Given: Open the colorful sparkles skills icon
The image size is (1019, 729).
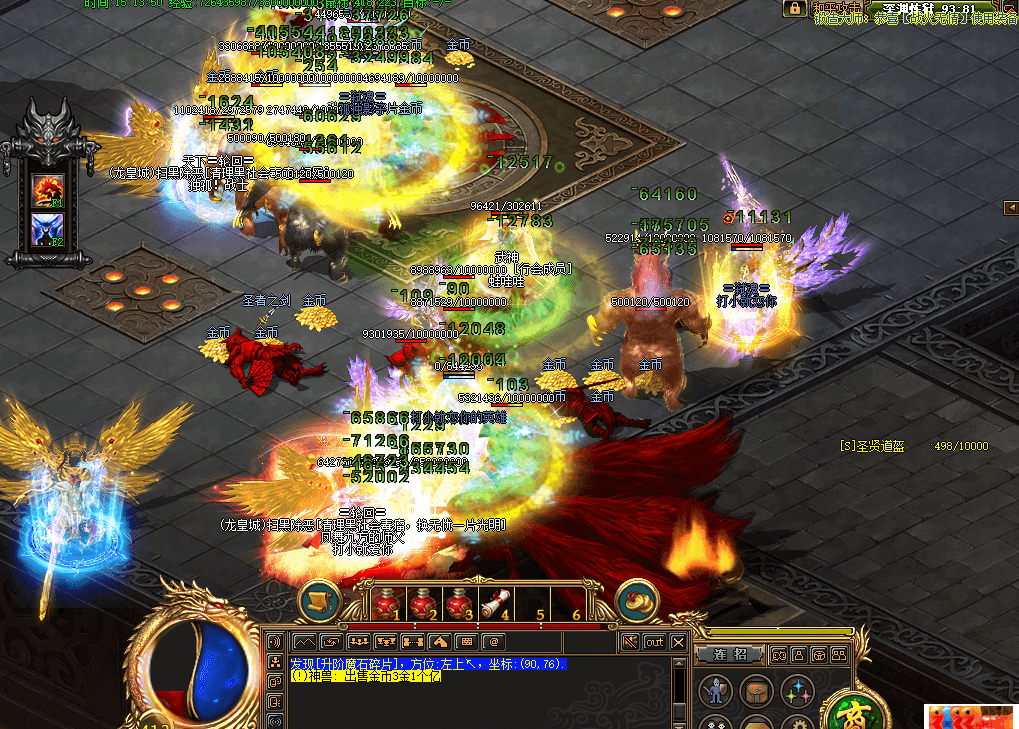Looking at the screenshot, I should click(797, 691).
